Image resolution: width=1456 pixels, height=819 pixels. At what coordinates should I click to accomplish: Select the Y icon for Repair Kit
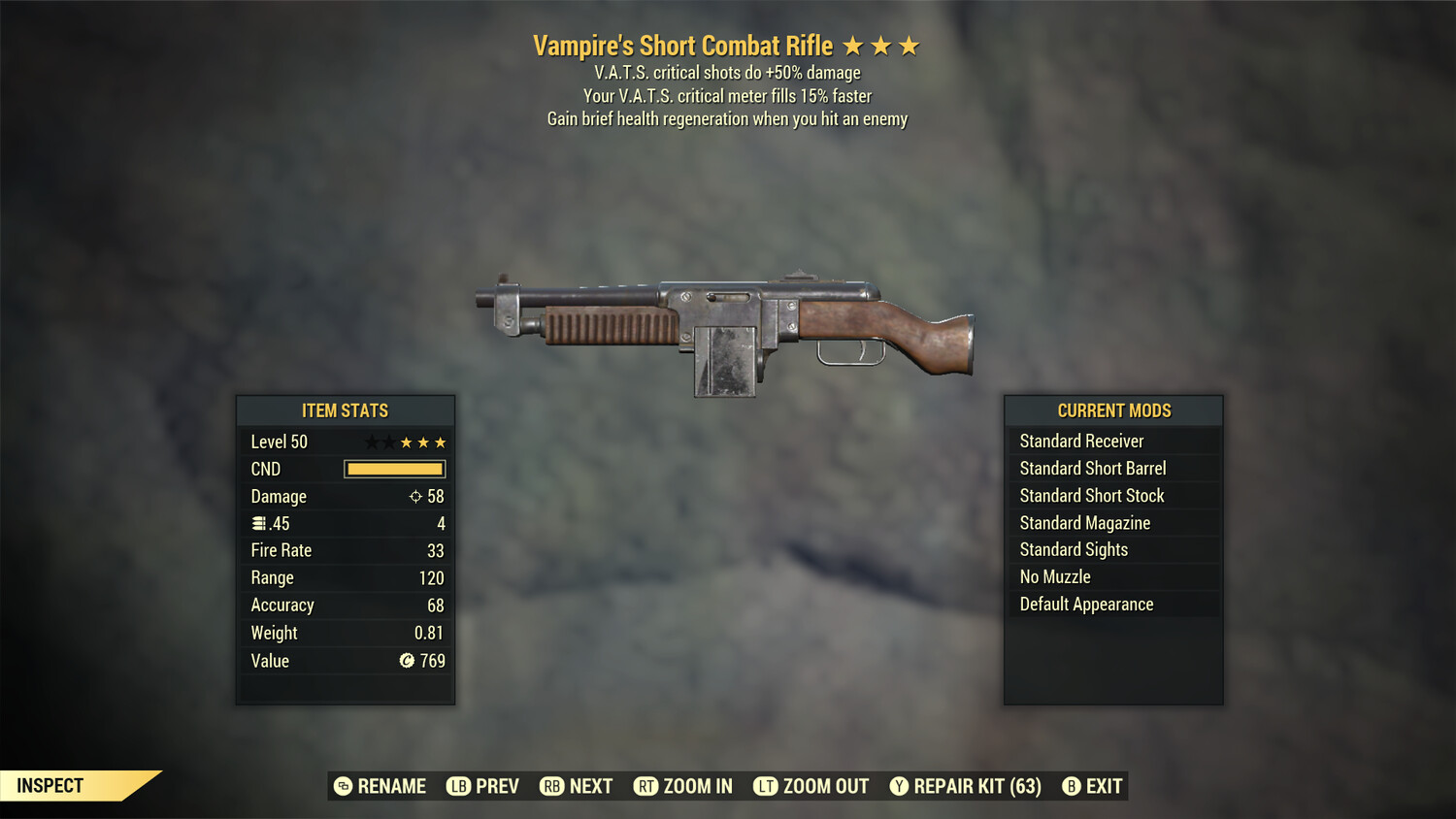[x=899, y=786]
